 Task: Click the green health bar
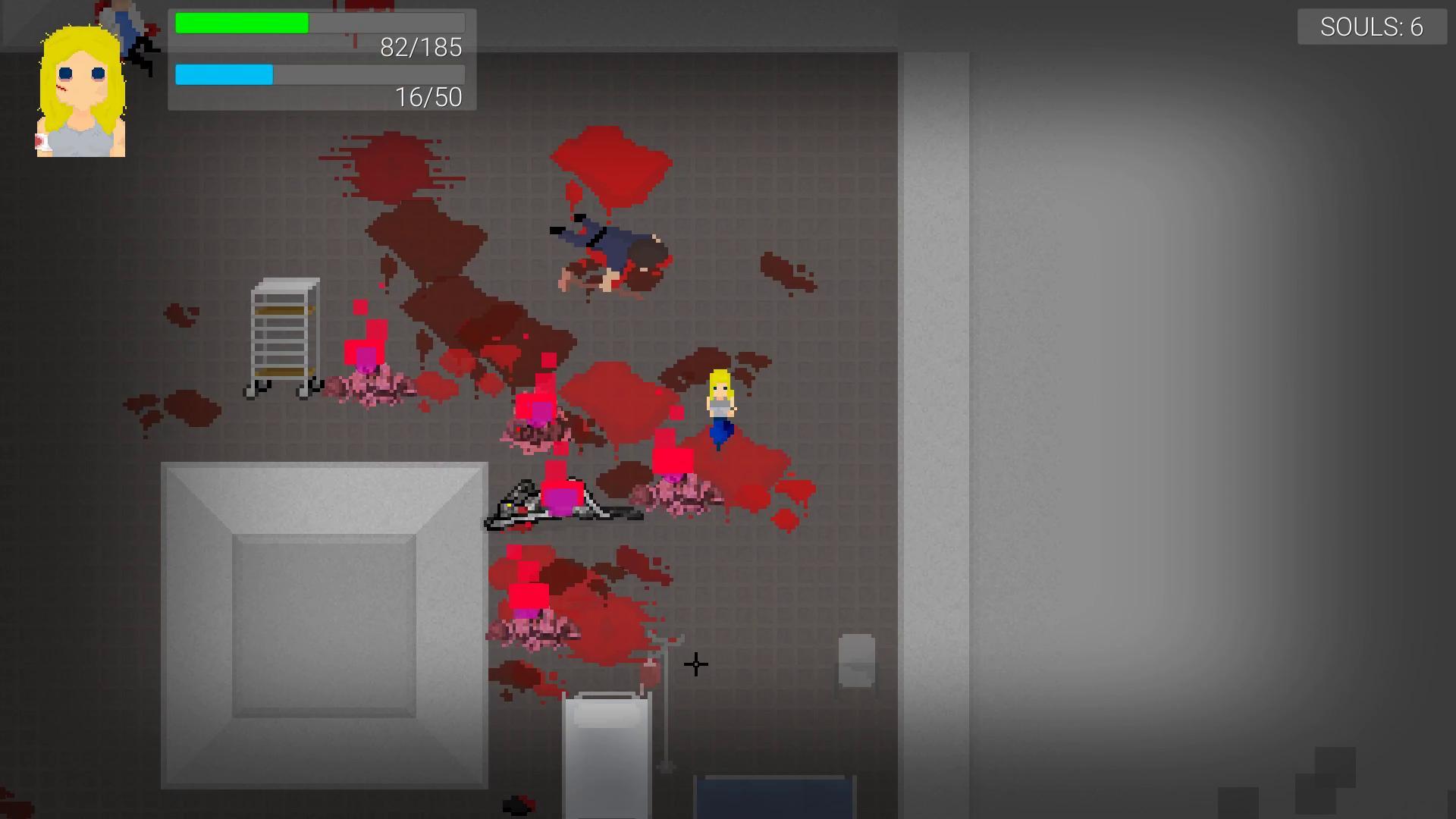(241, 24)
